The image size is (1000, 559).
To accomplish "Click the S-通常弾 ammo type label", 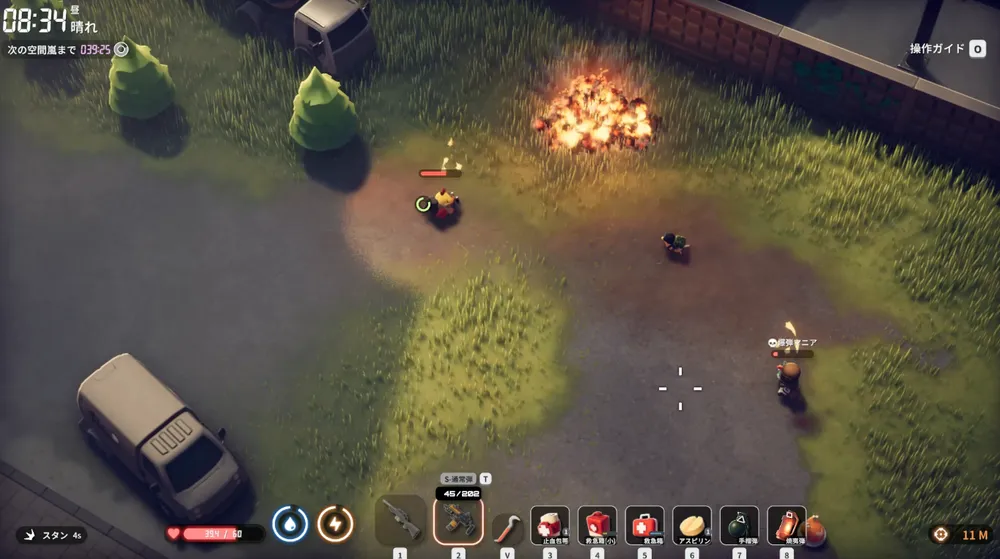I will (x=459, y=479).
